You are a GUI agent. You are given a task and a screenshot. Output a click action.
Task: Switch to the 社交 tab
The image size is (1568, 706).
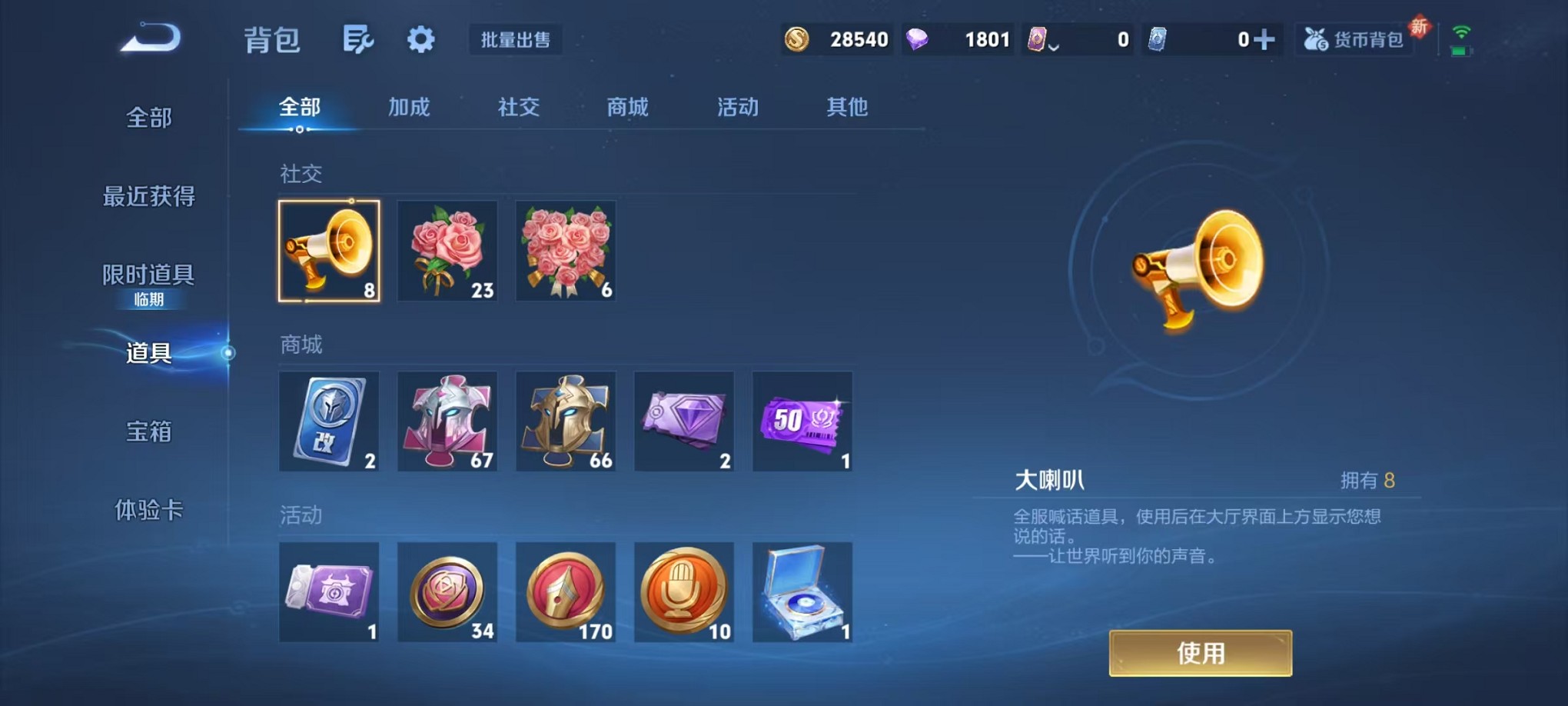(517, 108)
